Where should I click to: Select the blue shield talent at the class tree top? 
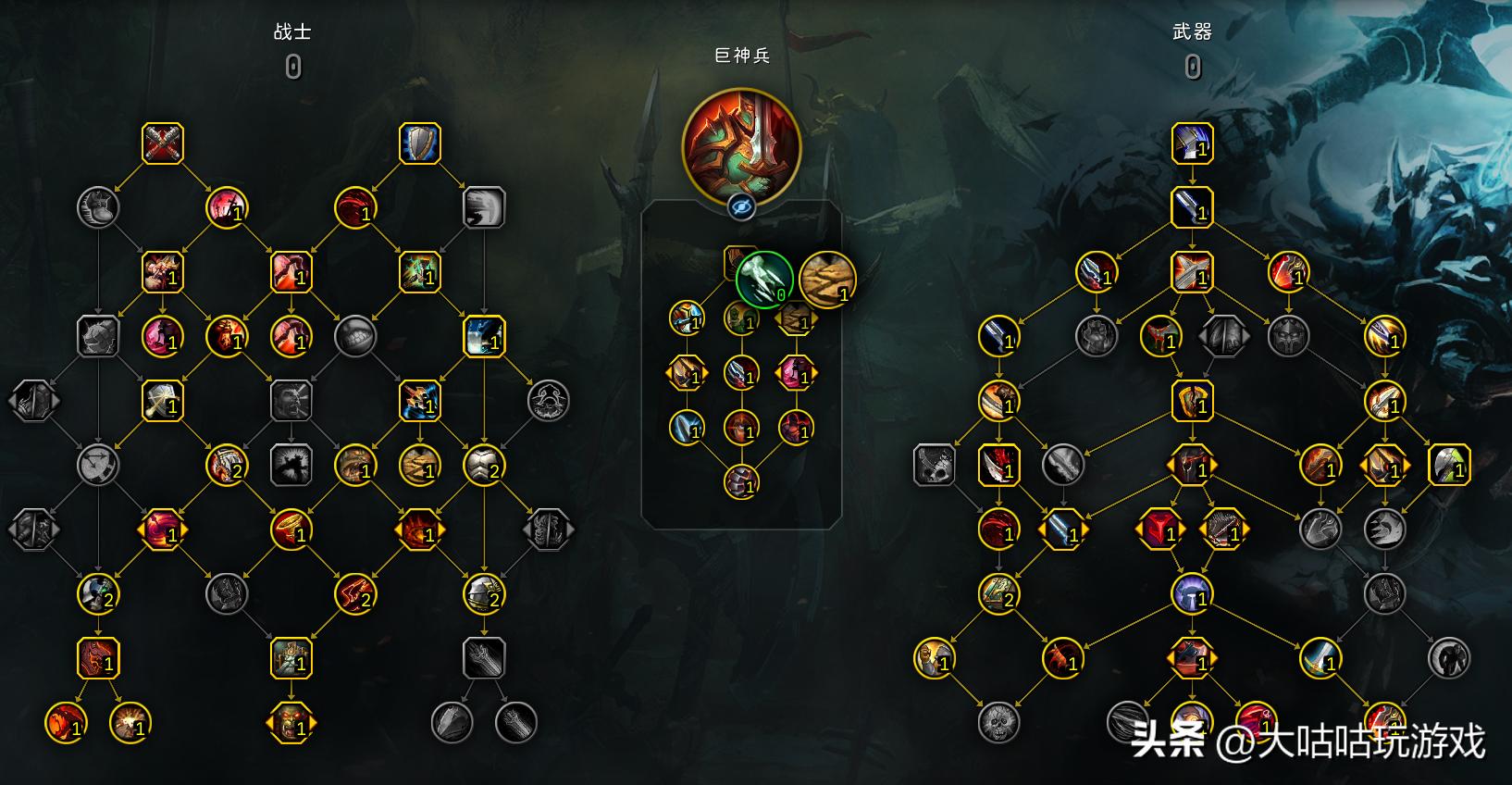(421, 143)
